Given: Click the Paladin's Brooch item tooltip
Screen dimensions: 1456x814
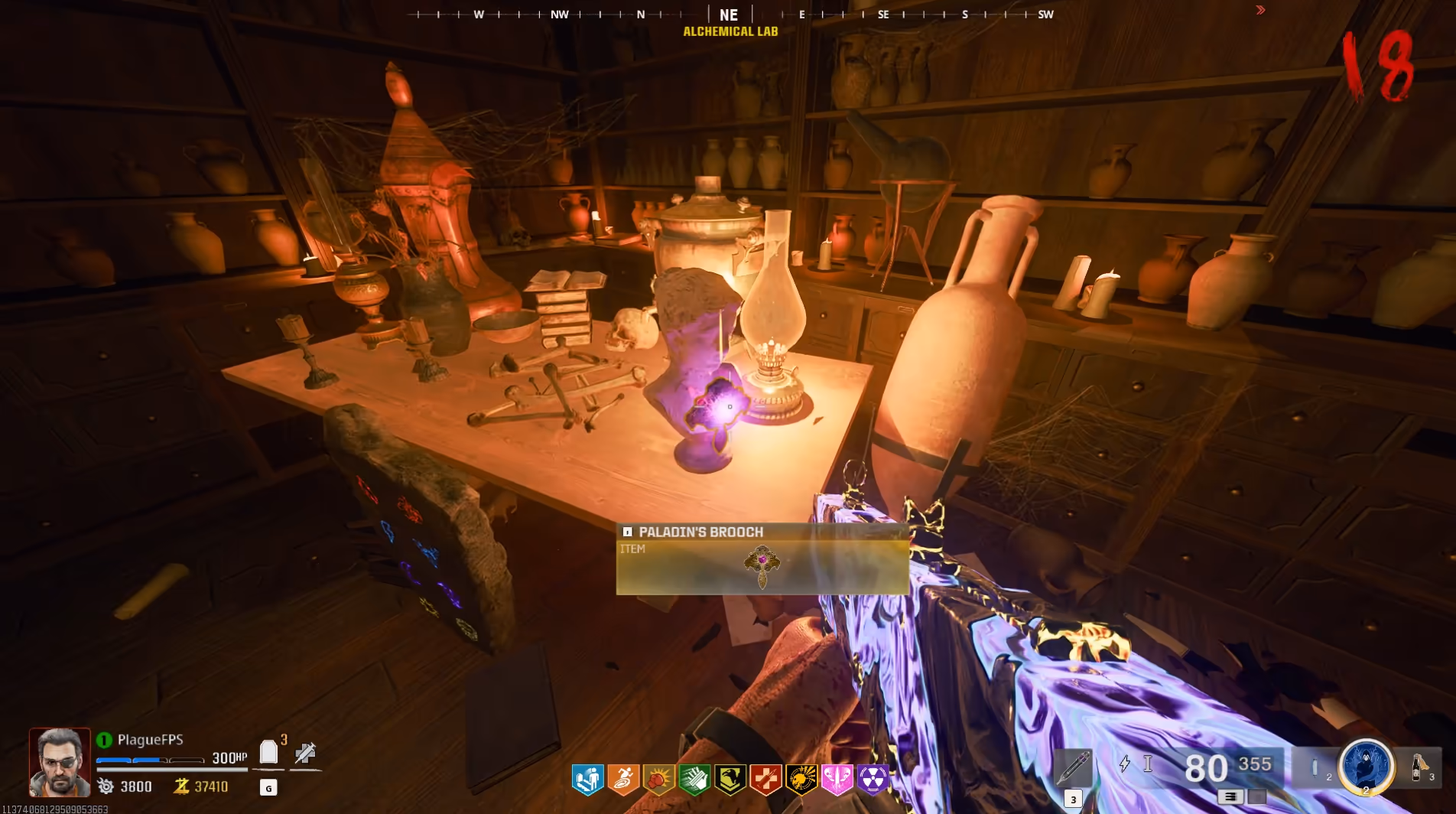Looking at the screenshot, I should click(762, 559).
